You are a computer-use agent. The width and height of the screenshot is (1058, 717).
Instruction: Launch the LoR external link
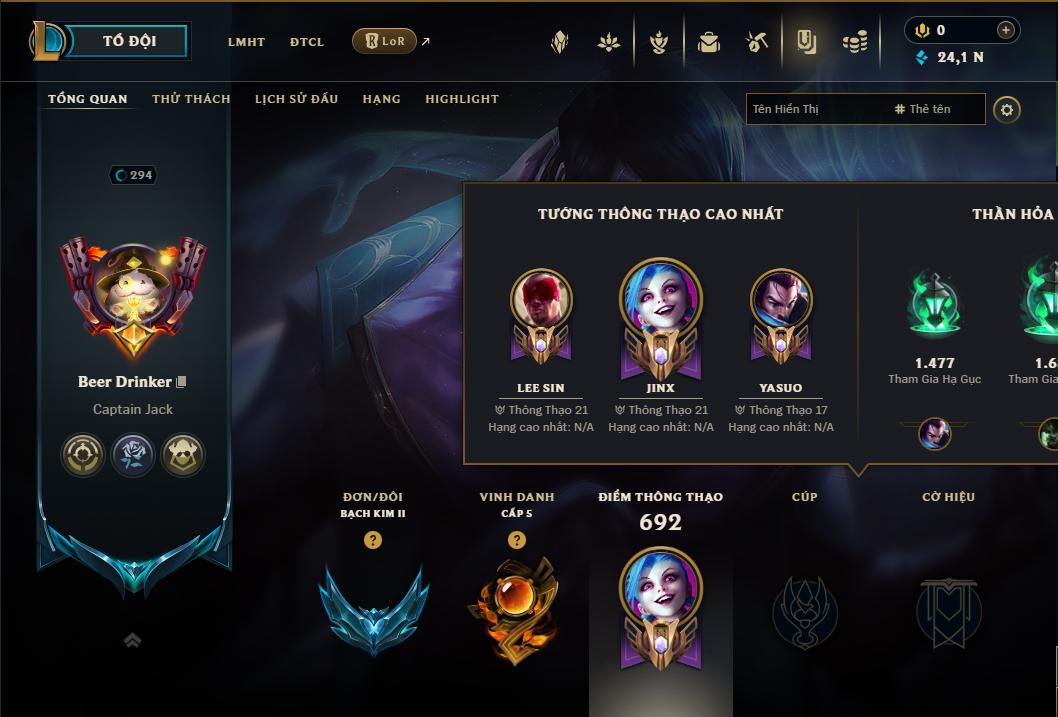pos(385,41)
